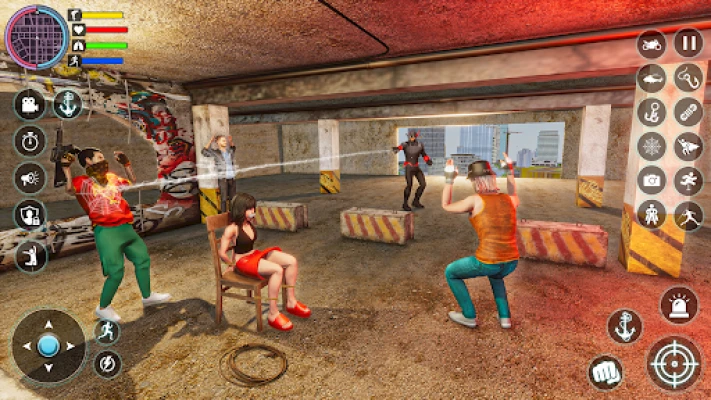Screen dimensions: 711x400
Task: Summon the motorcycle vehicle
Action: [x=651, y=44]
